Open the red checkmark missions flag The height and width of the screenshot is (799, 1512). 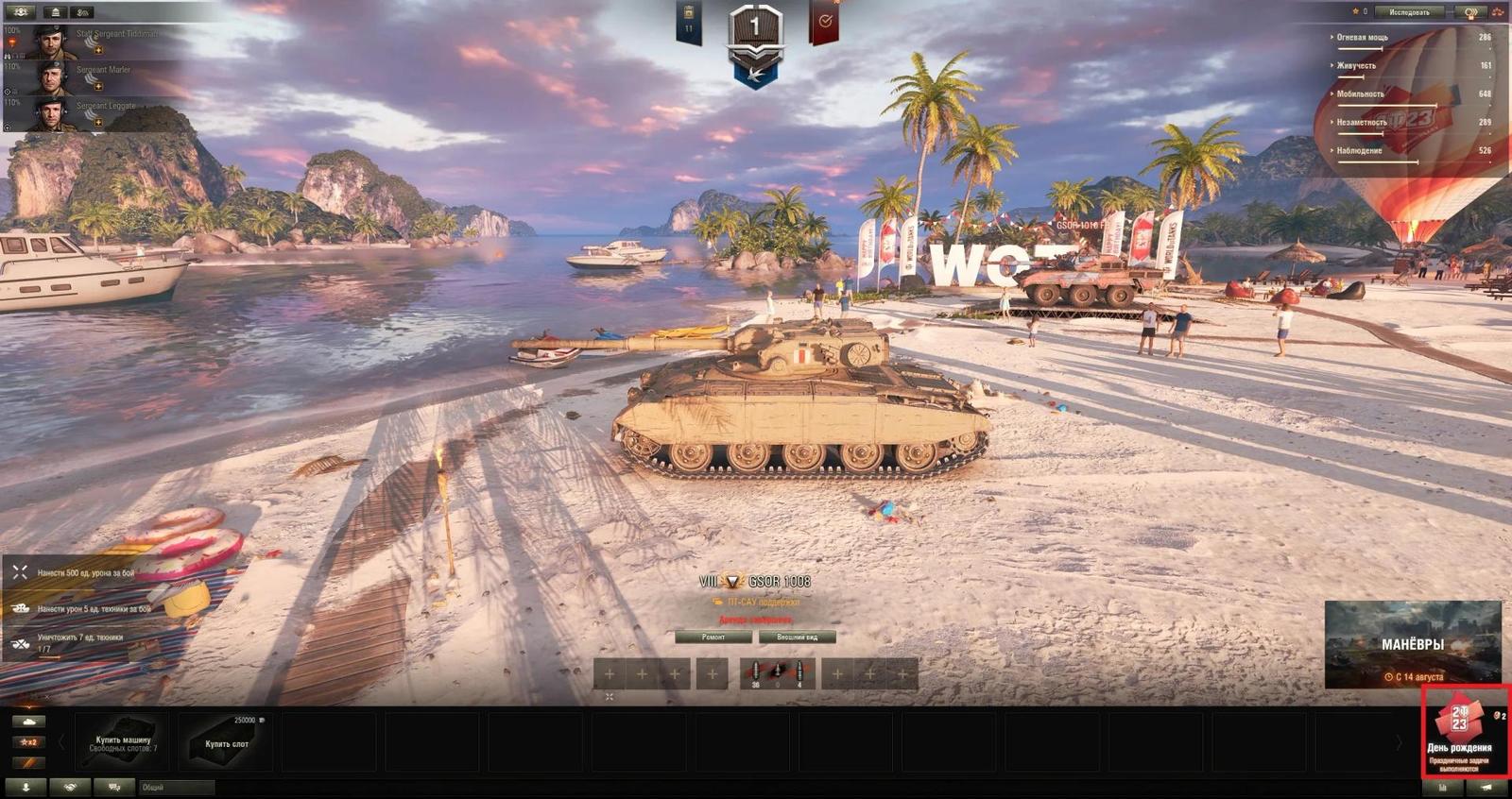pos(824,23)
